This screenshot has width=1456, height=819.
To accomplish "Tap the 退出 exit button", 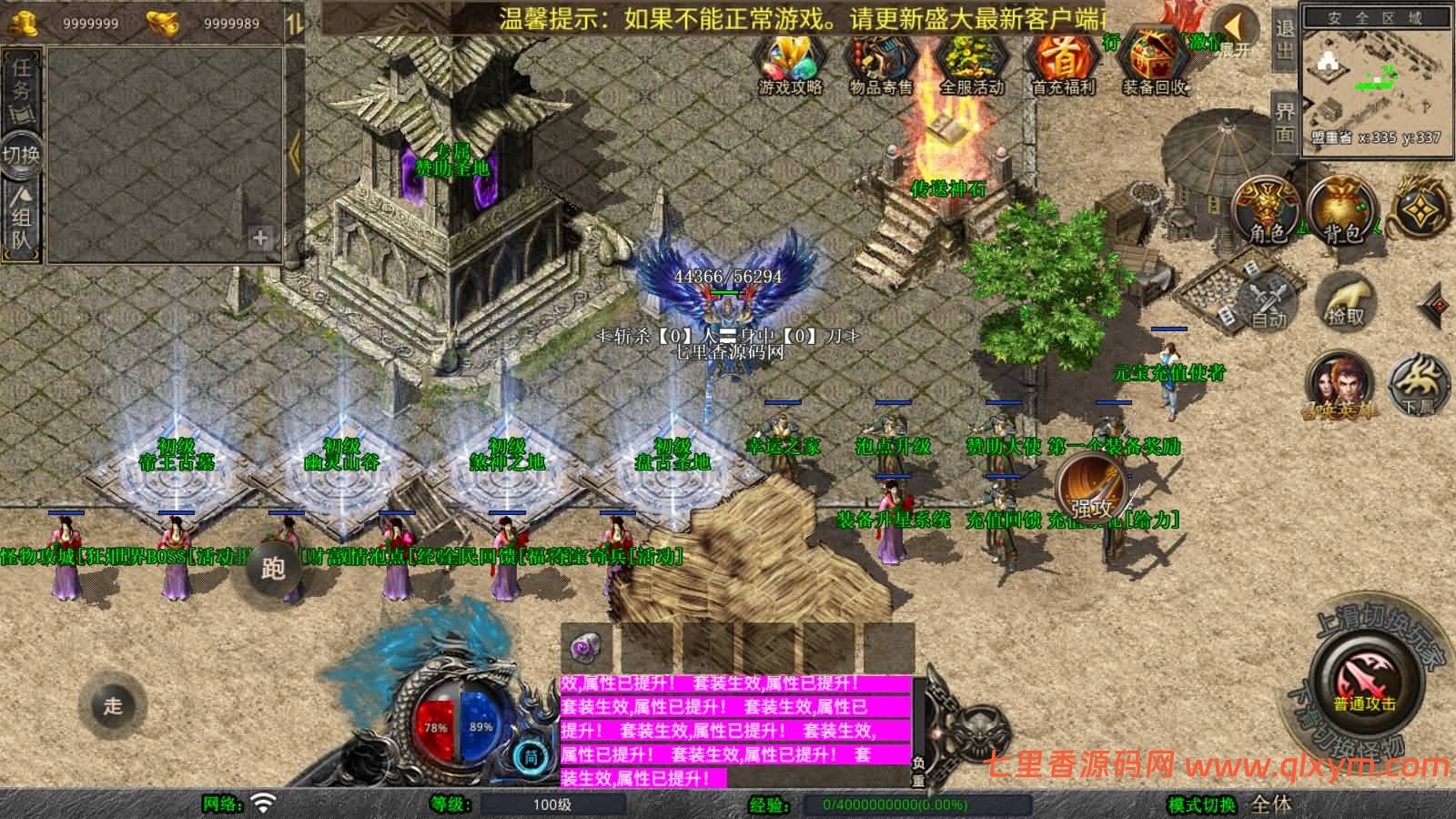I will point(1284,40).
